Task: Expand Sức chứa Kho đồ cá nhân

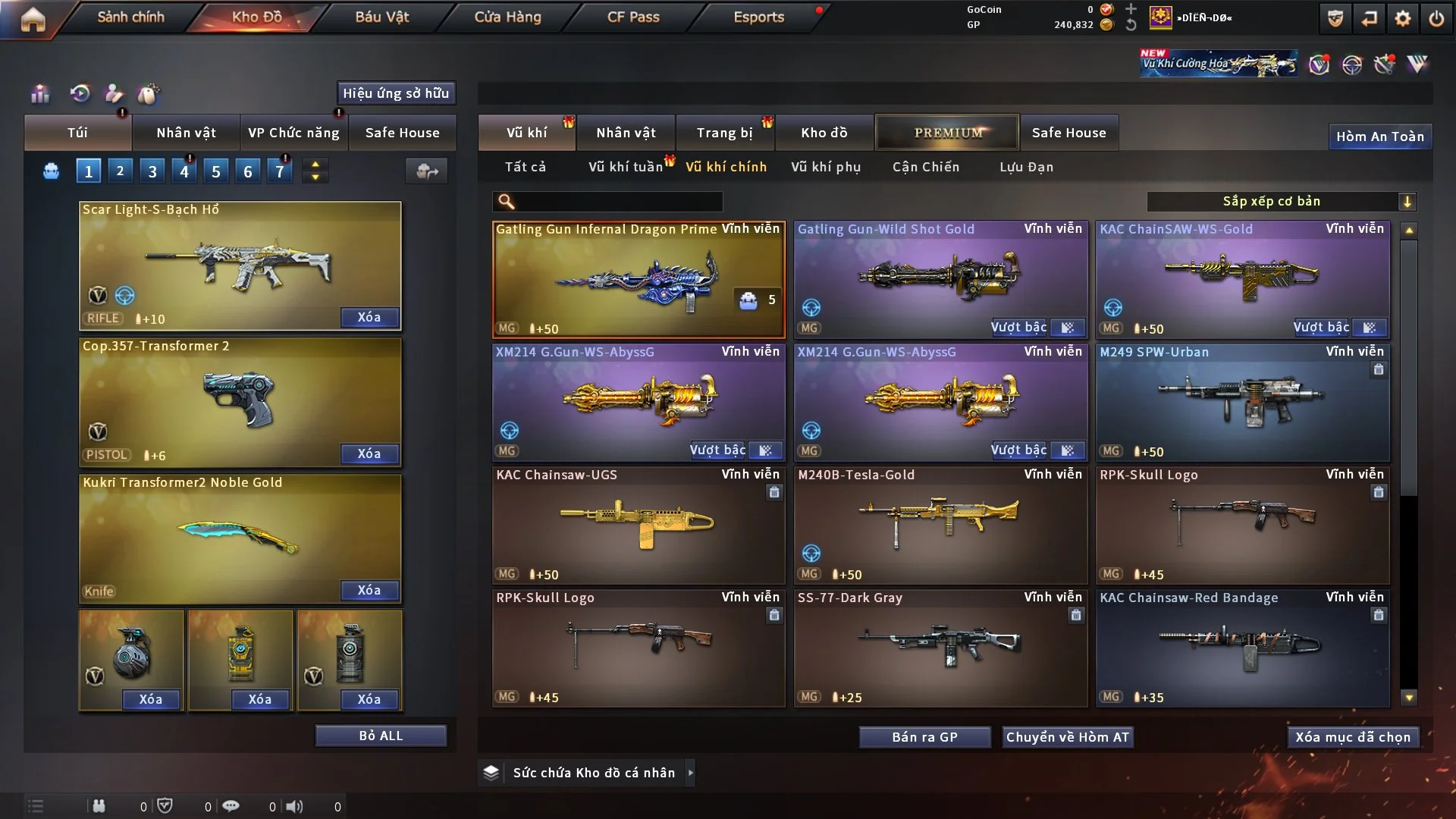Action: pos(594,773)
